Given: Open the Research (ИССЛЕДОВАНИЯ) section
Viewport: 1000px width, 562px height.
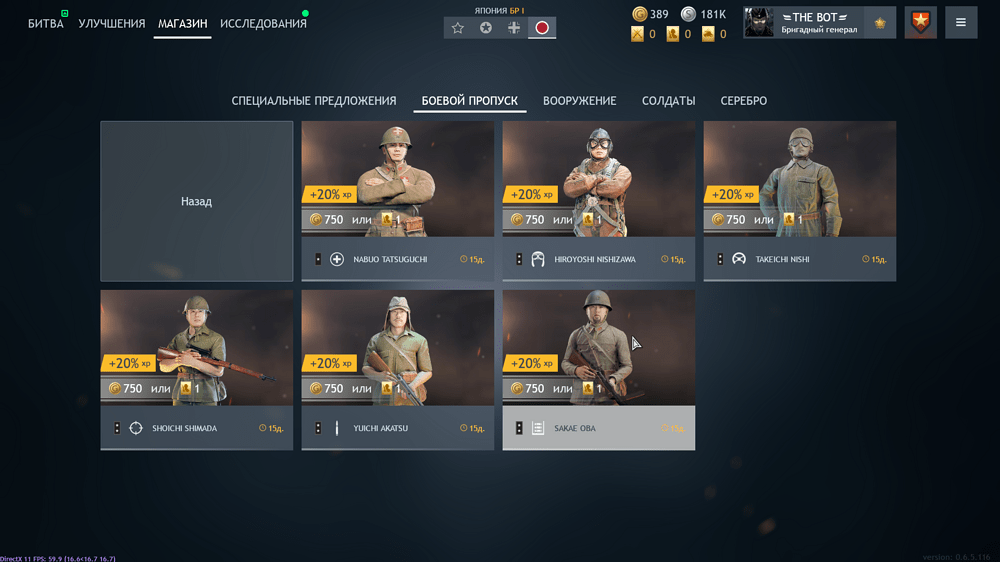Looking at the screenshot, I should coord(263,23).
